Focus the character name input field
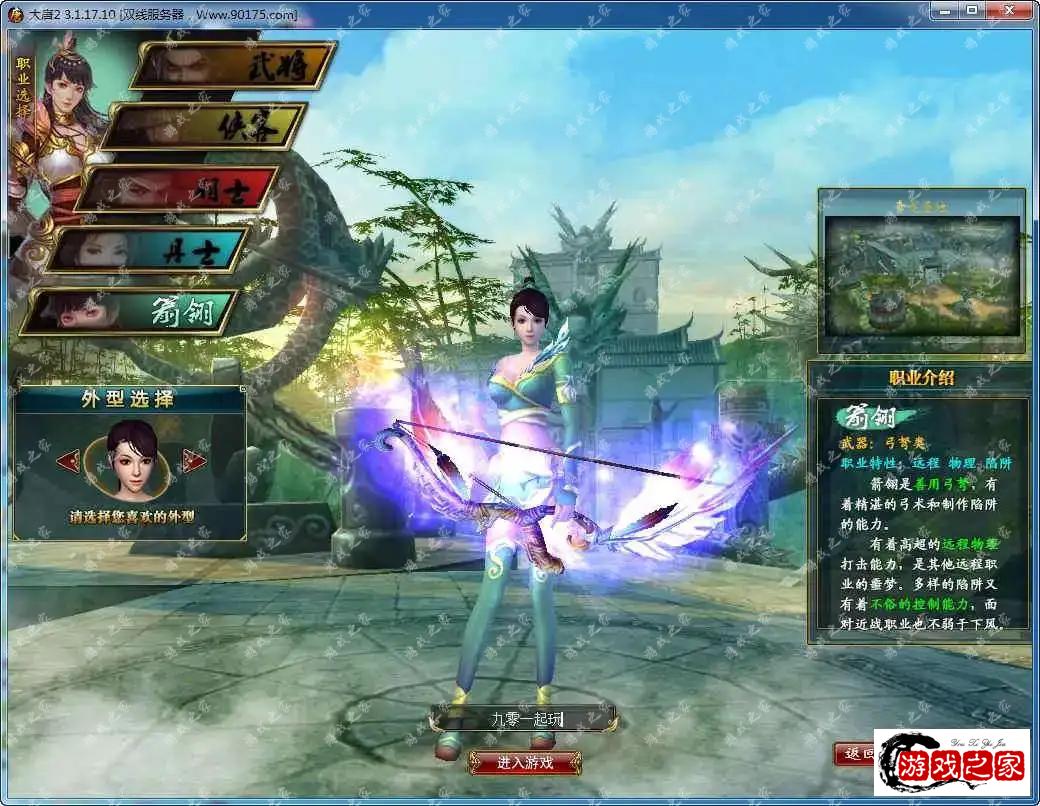Screen dimensions: 1040x806 (523, 718)
